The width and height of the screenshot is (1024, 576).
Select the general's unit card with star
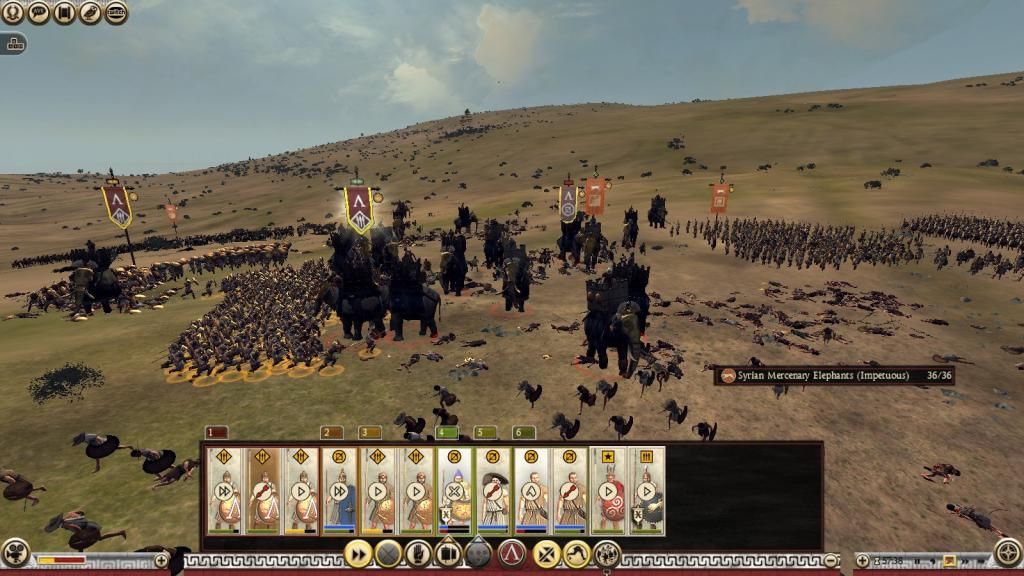608,490
